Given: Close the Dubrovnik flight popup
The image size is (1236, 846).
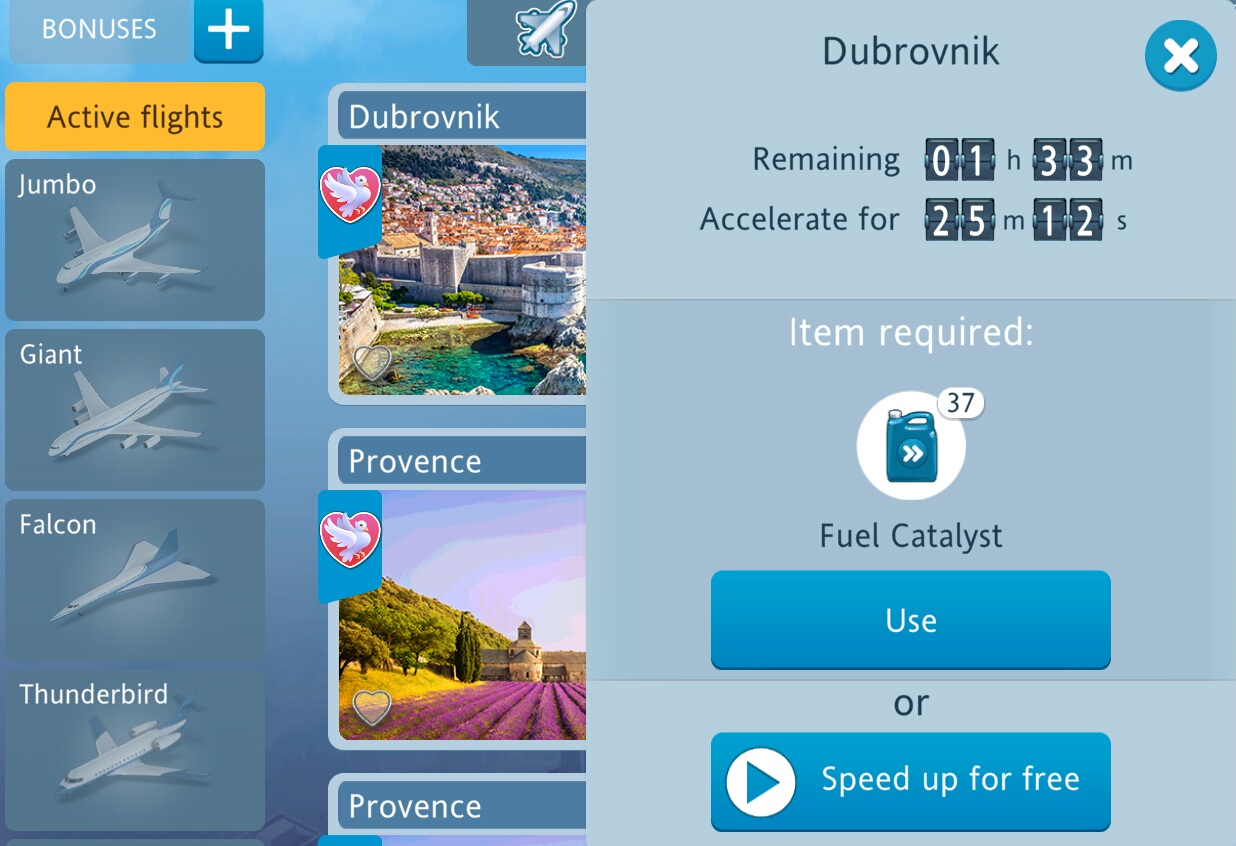Looking at the screenshot, I should [x=1180, y=56].
